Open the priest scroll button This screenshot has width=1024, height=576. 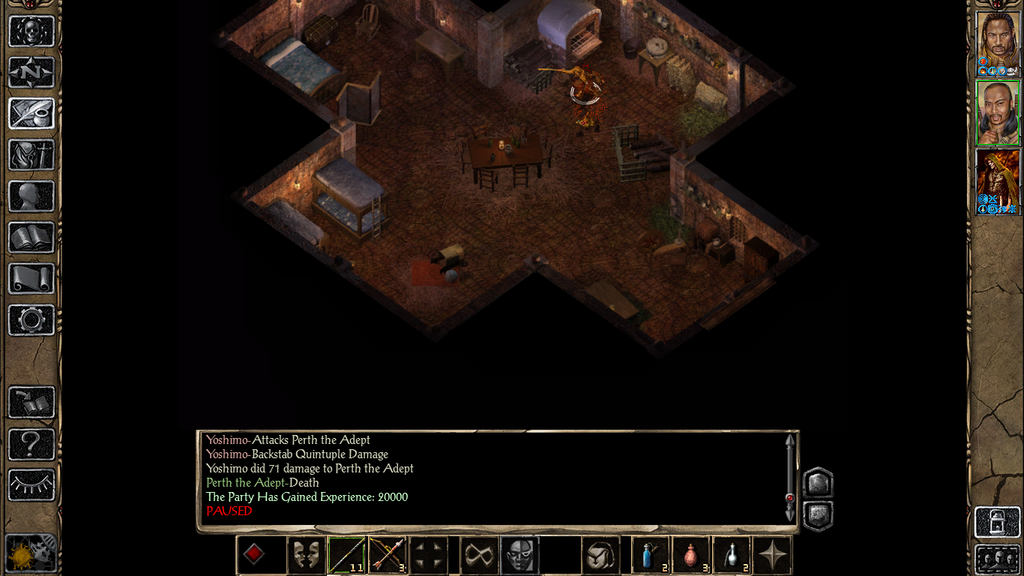click(x=31, y=278)
